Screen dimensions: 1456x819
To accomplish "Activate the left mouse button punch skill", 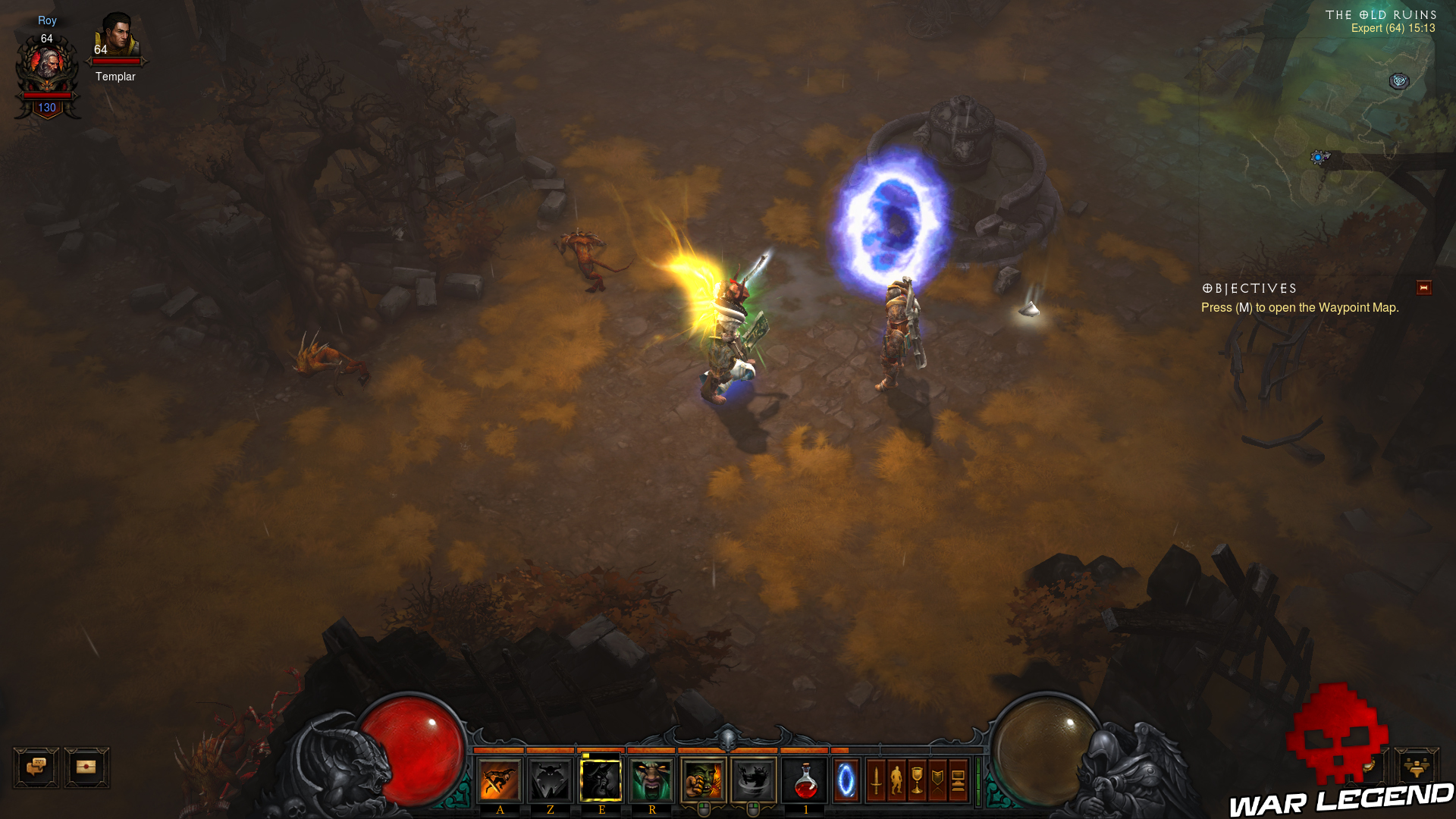I will coord(702,779).
